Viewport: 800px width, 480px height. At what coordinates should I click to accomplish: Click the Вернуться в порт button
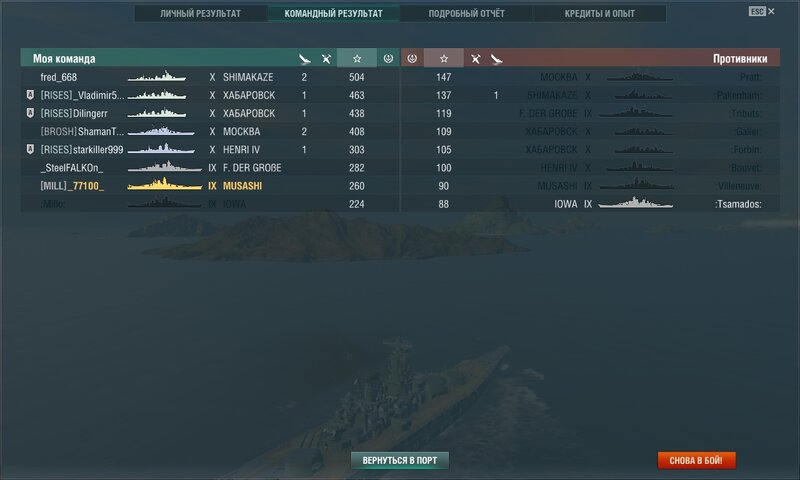click(x=400, y=460)
